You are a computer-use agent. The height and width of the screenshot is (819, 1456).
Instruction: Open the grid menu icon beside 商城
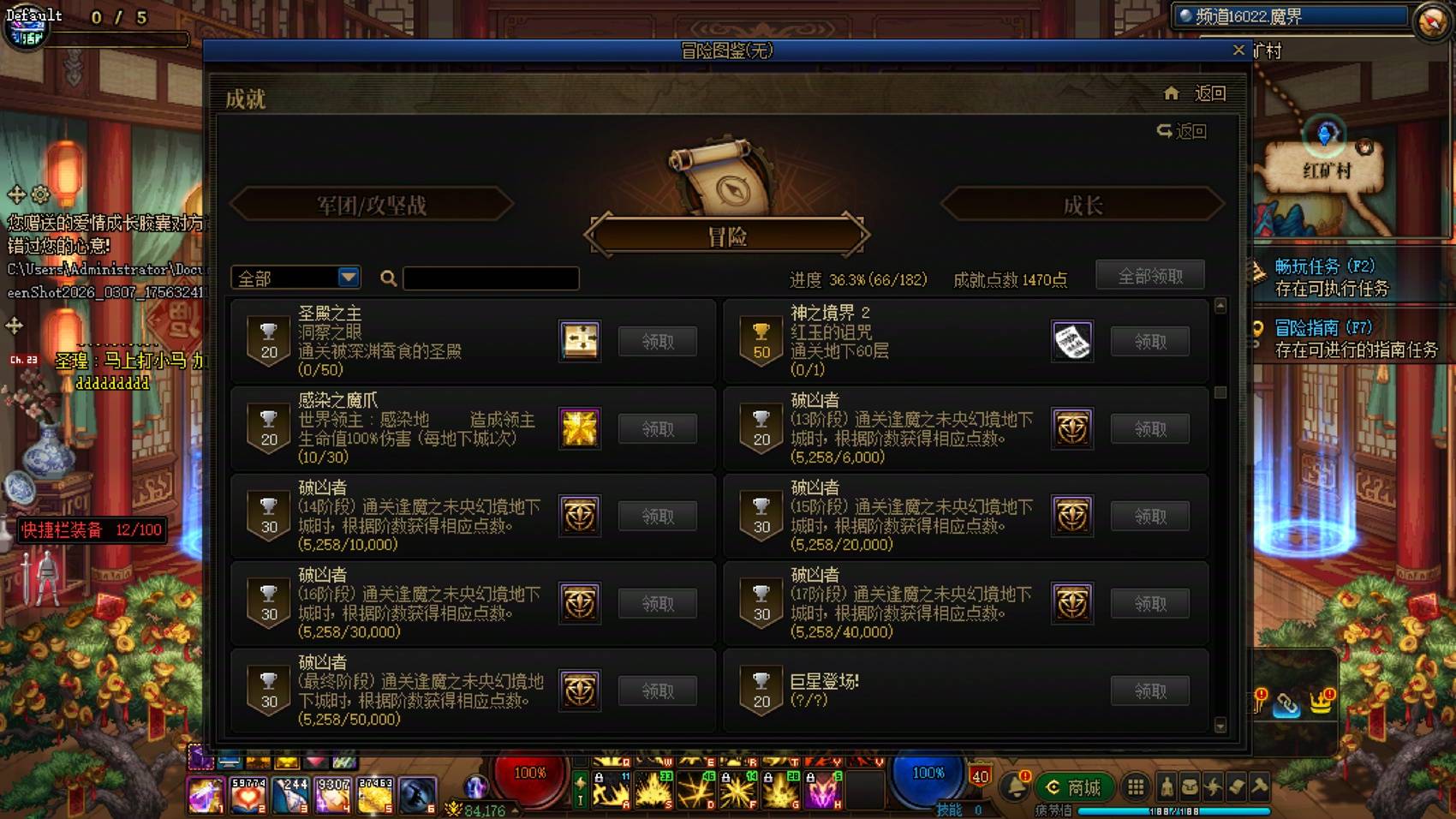click(1136, 786)
